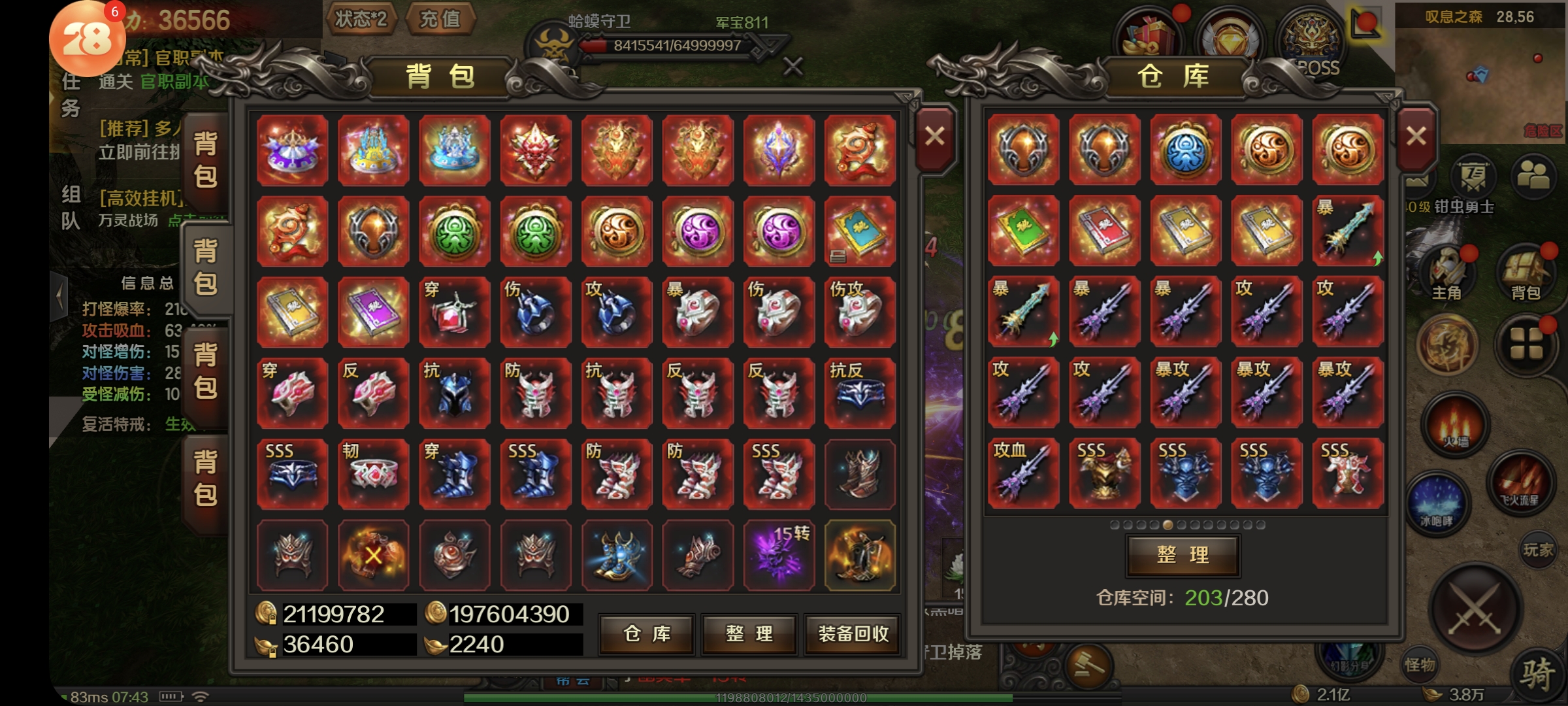
Task: Choose the 抗反 blue belt item
Action: (860, 392)
